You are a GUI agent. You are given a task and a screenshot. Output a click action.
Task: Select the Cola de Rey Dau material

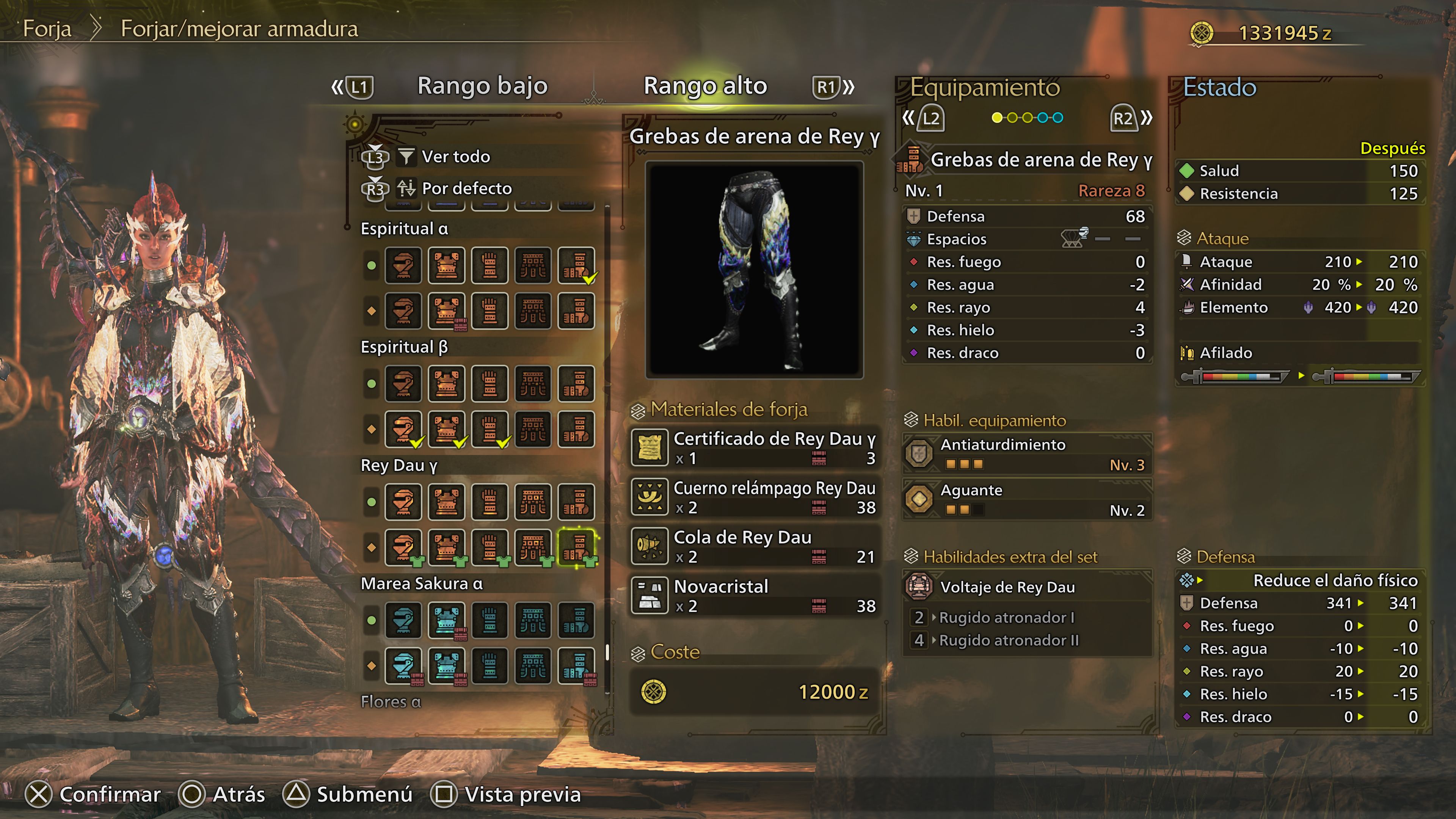(x=755, y=546)
